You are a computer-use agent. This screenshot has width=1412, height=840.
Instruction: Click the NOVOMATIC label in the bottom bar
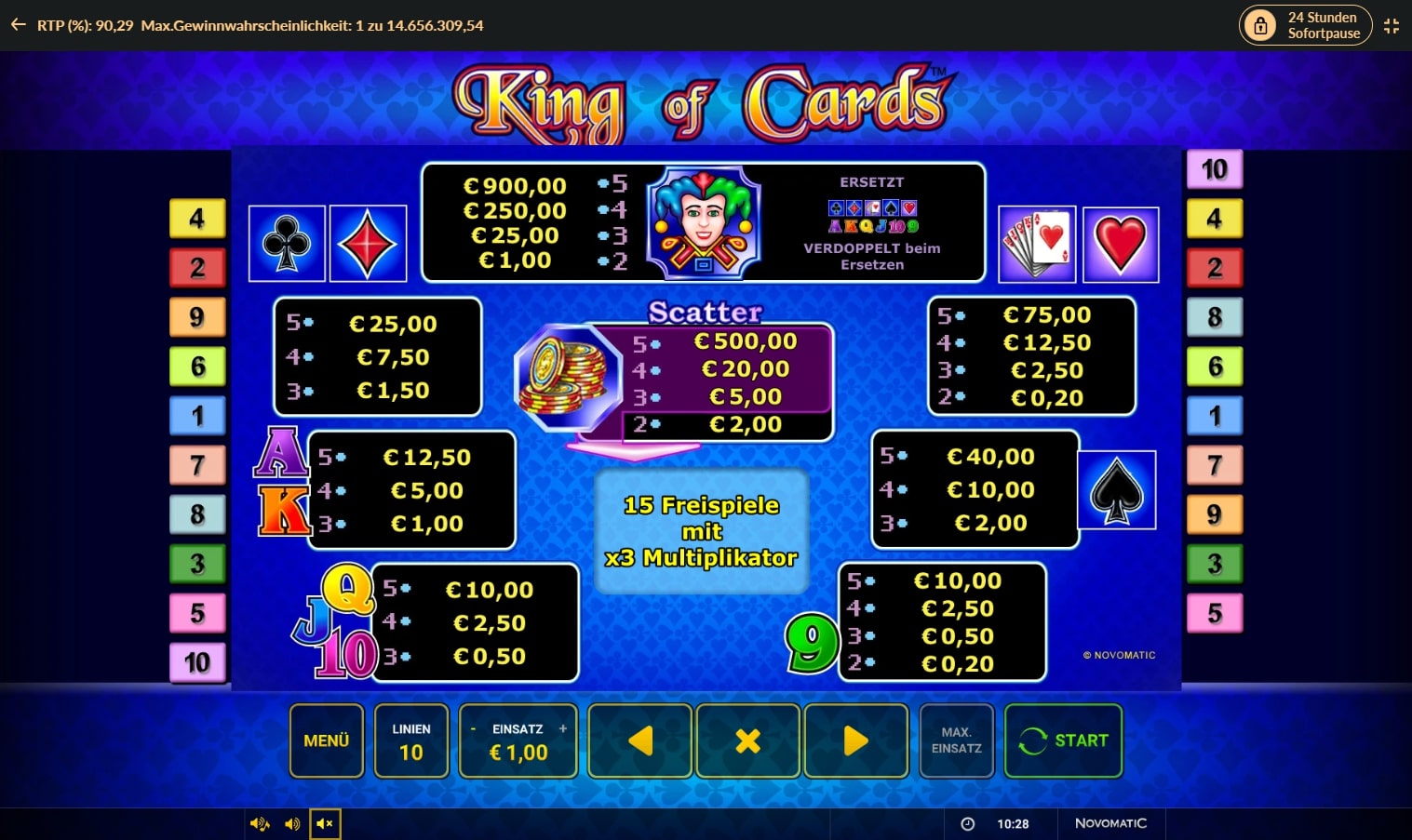click(1111, 823)
